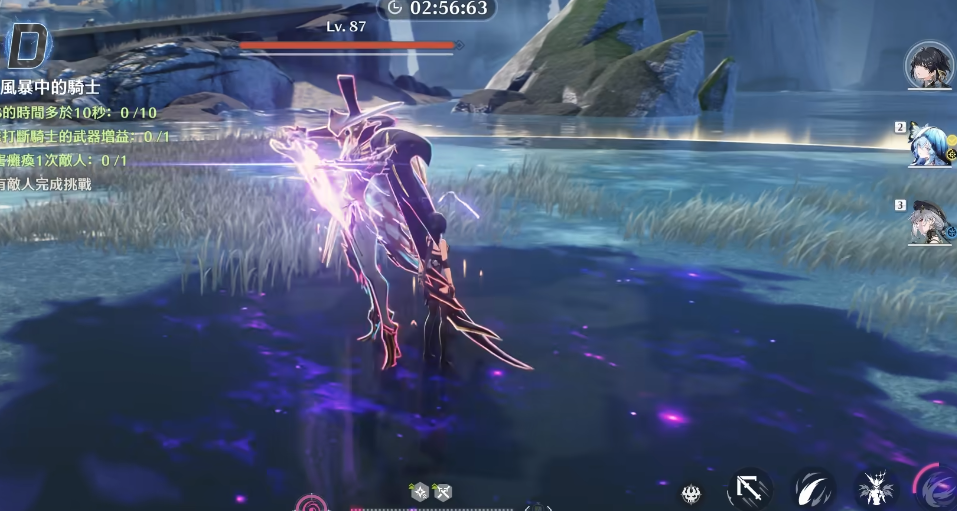
Task: Click the large D rank emblem
Action: click(28, 45)
